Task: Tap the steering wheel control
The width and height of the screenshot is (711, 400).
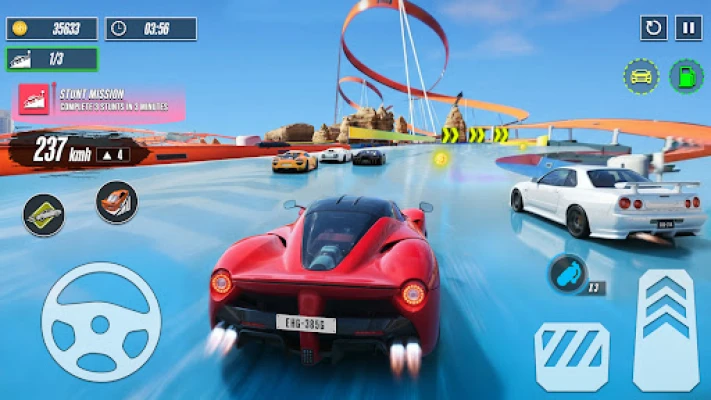Action: (101, 322)
